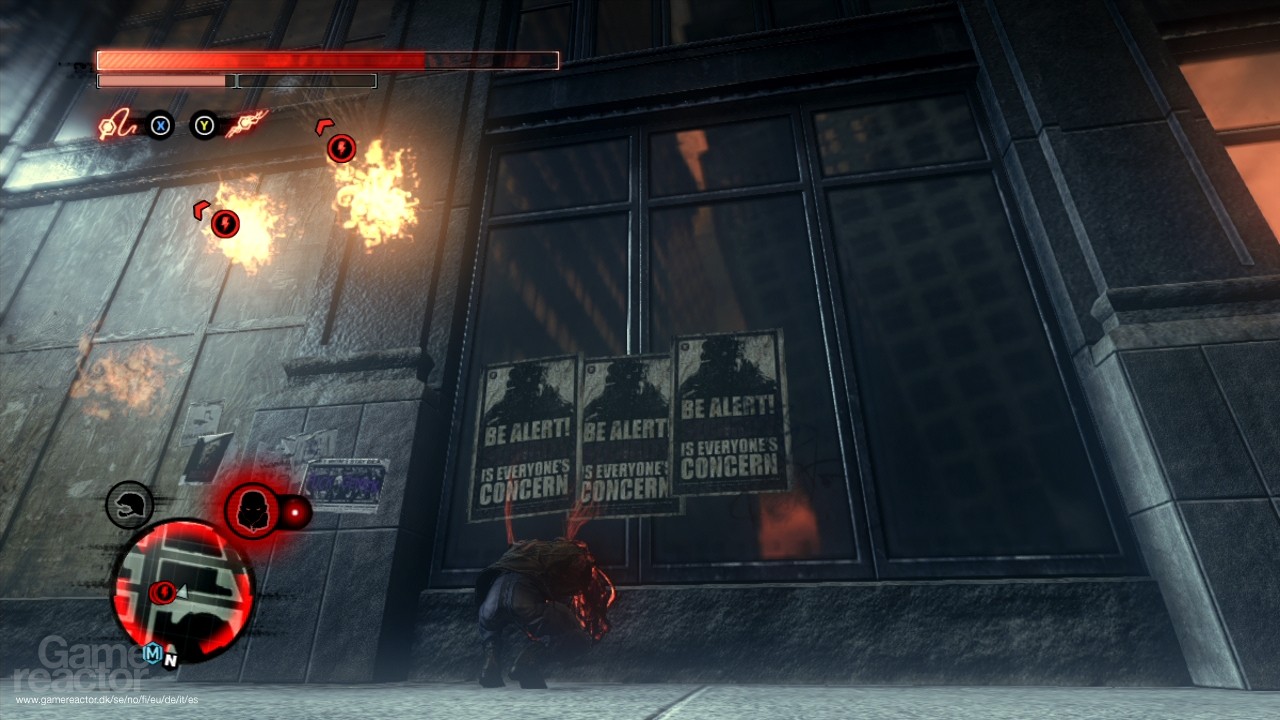This screenshot has width=1280, height=720.
Task: Click the blue M mission badge
Action: click(x=151, y=653)
